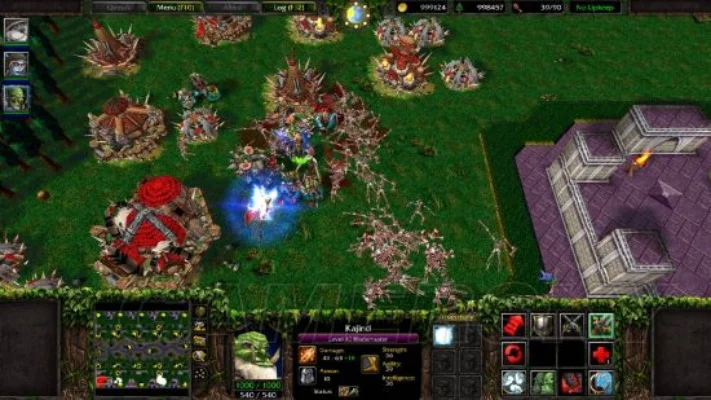Image resolution: width=711 pixels, height=400 pixels.
Task: Click on the minimap
Action: pos(141,349)
